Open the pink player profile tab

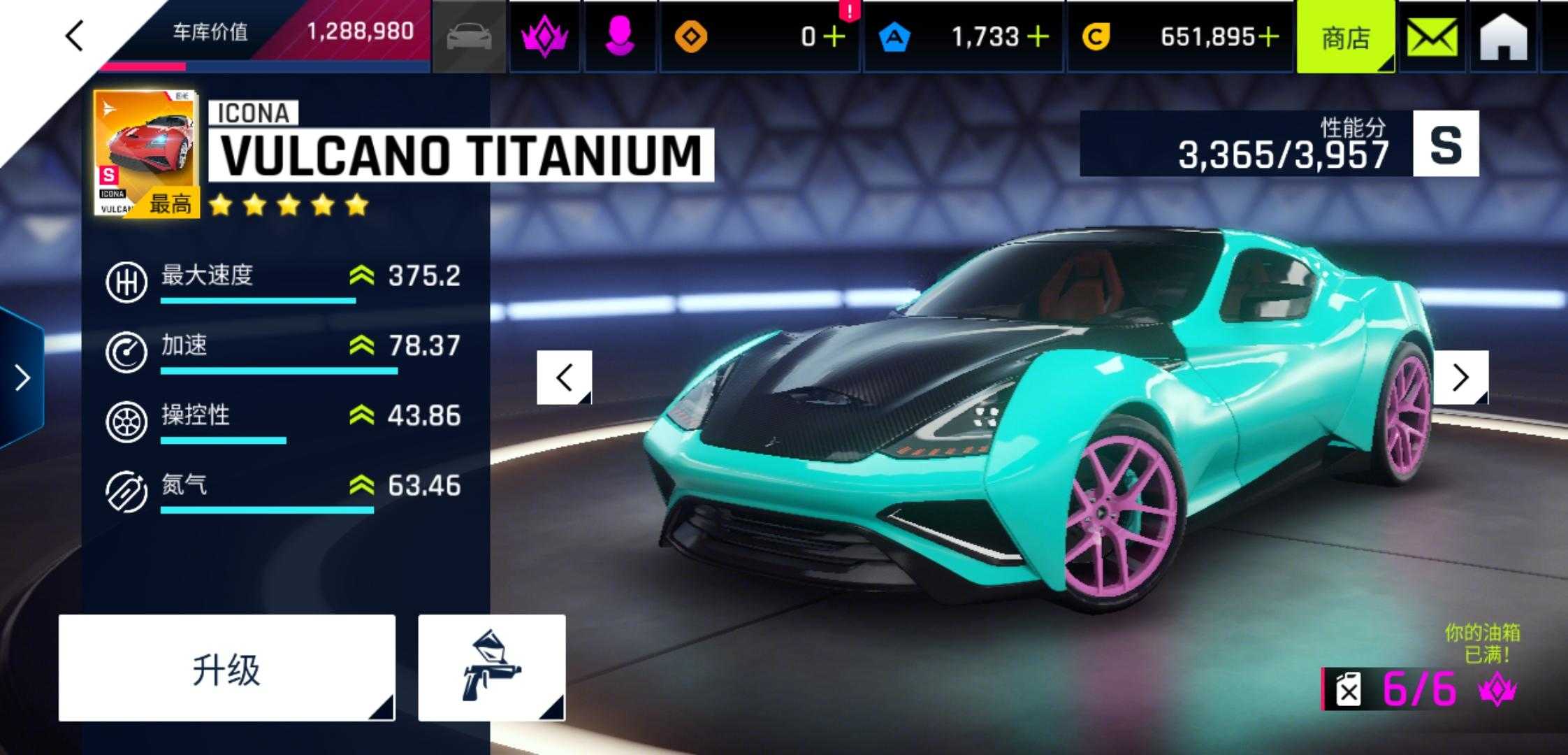coord(619,36)
